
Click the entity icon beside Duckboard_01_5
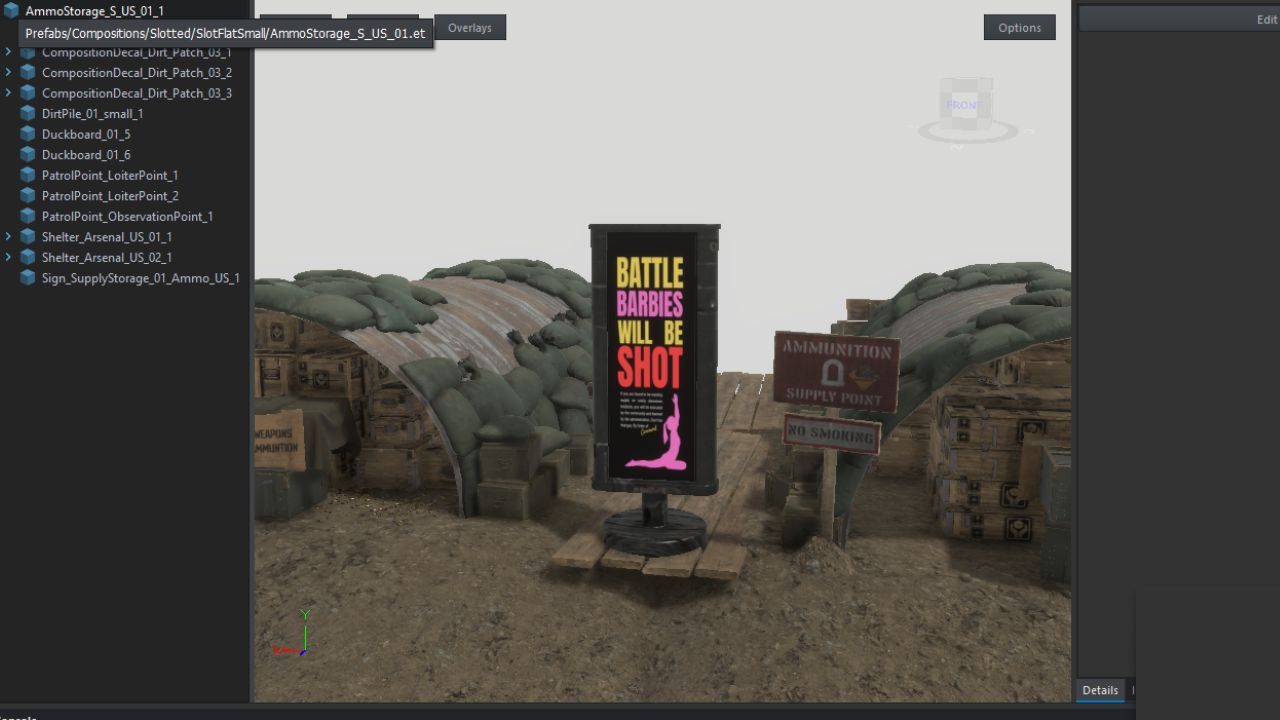coord(26,134)
